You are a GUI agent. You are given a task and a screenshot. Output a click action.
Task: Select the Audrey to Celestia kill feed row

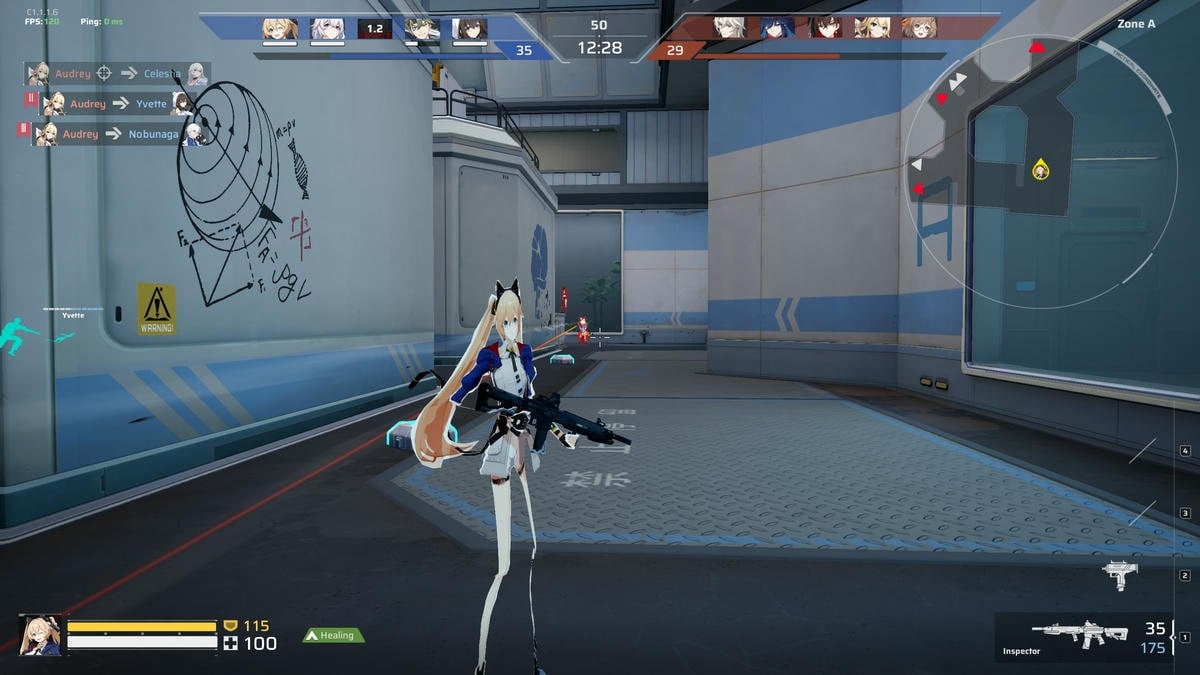pos(118,73)
